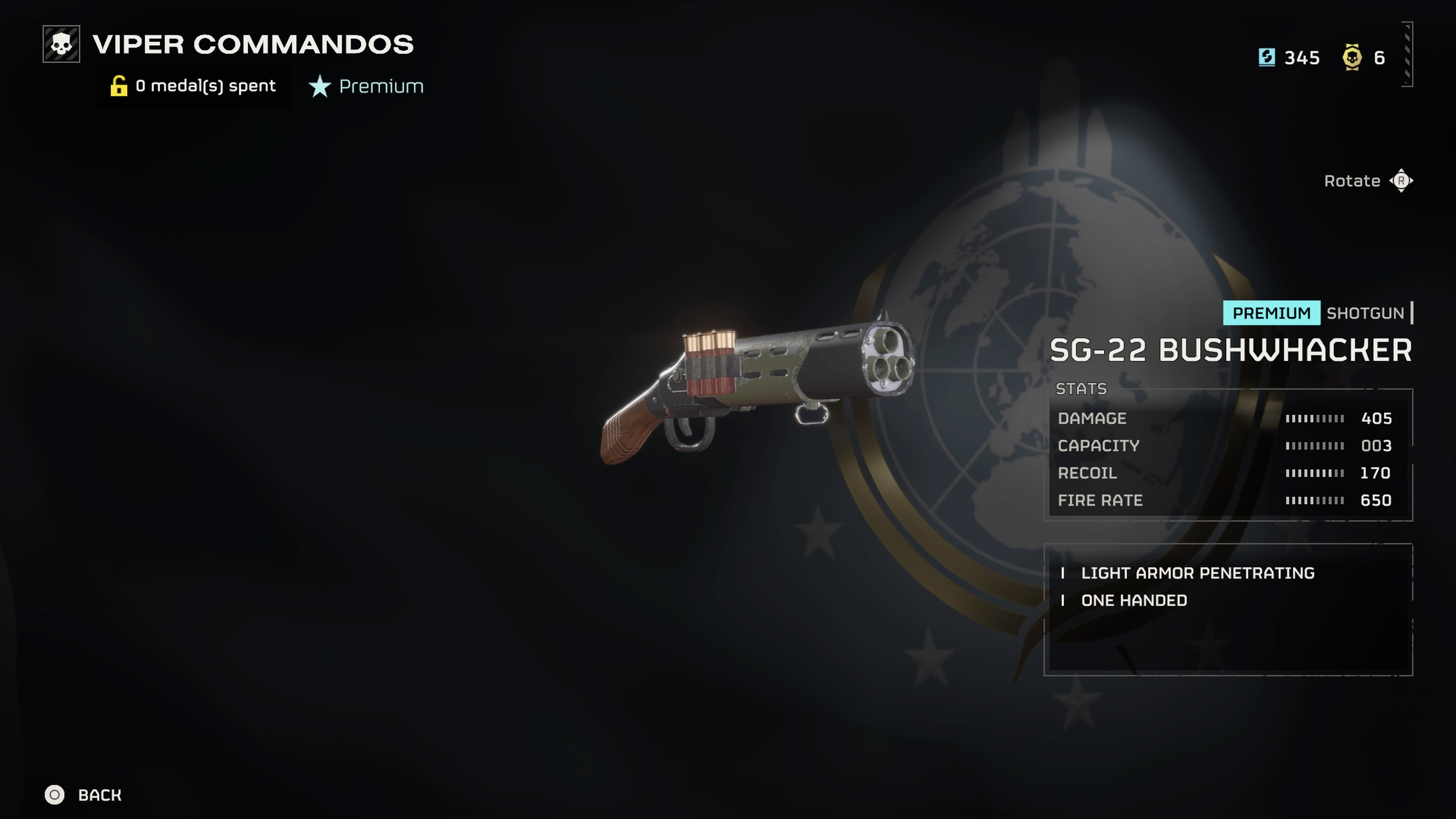
Task: Click the R rotate stick icon
Action: 1402,181
